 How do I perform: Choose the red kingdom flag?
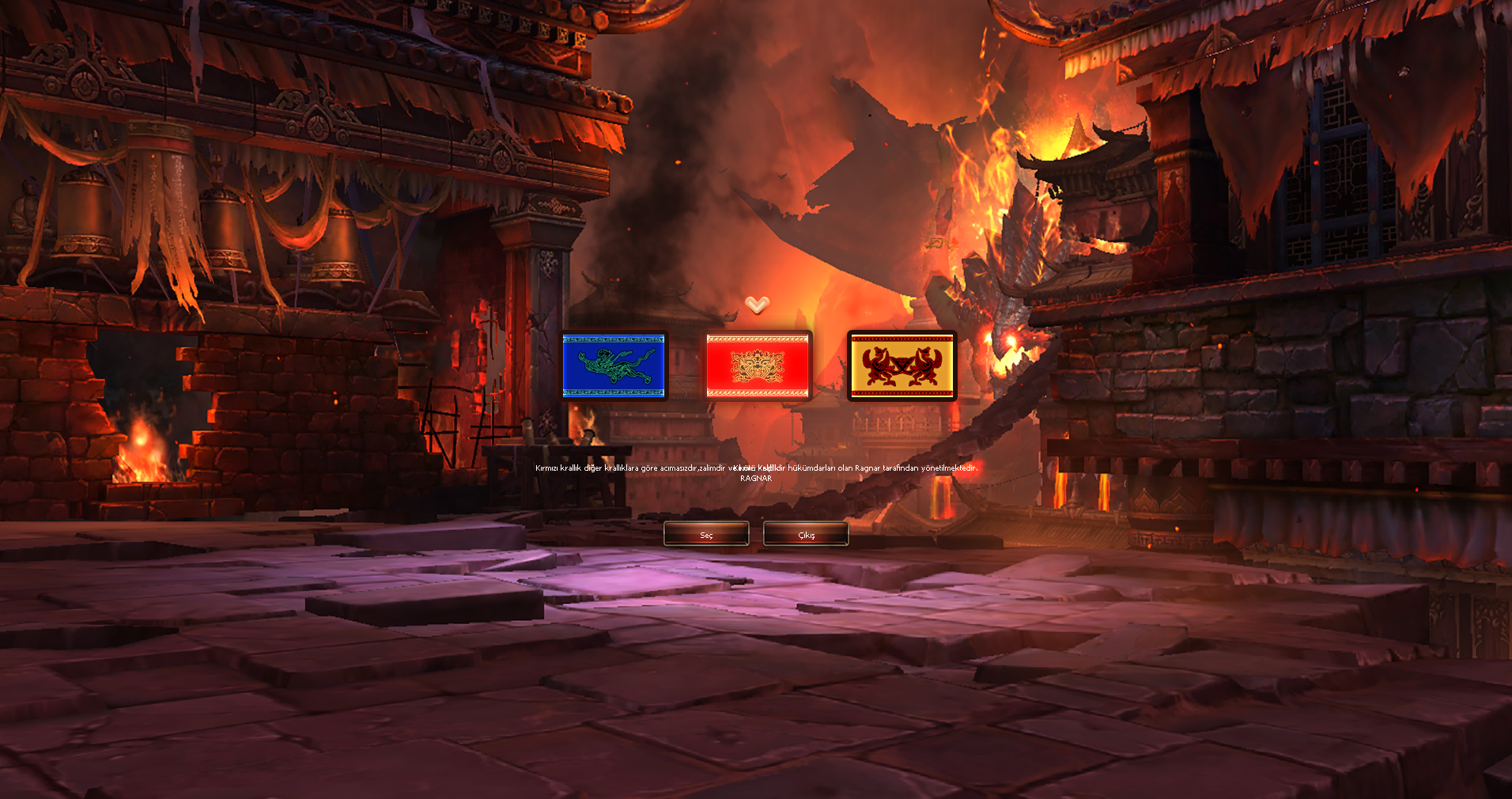(x=758, y=365)
